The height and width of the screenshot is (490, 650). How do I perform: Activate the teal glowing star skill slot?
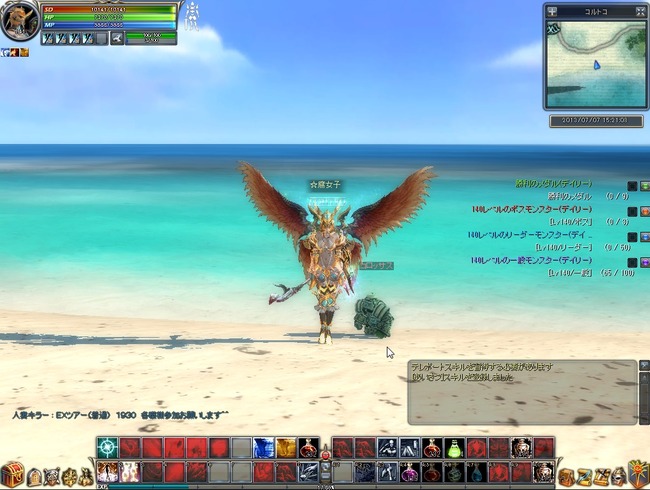pyautogui.click(x=107, y=448)
